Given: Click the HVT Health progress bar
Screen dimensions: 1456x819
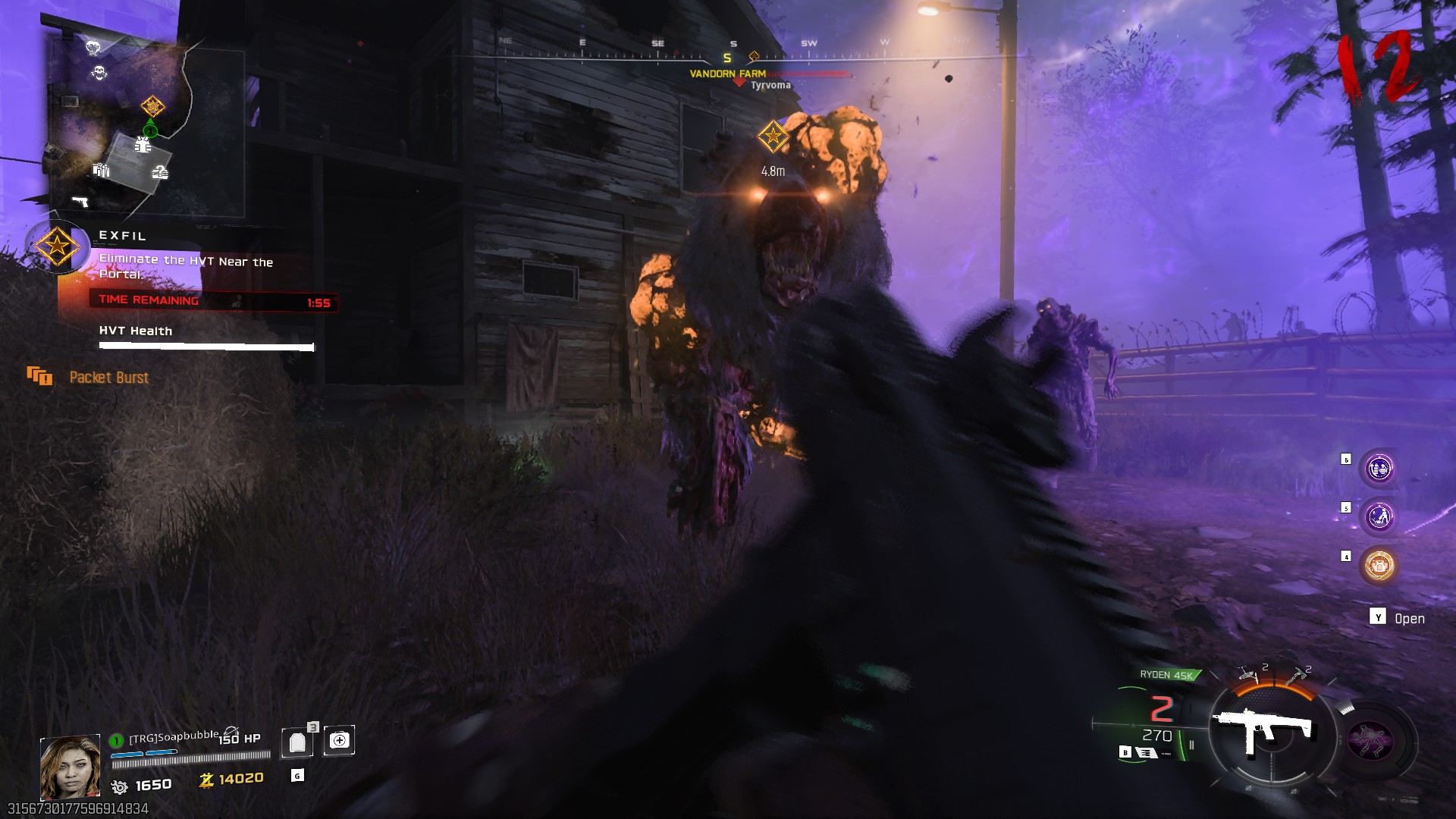Looking at the screenshot, I should coord(205,347).
